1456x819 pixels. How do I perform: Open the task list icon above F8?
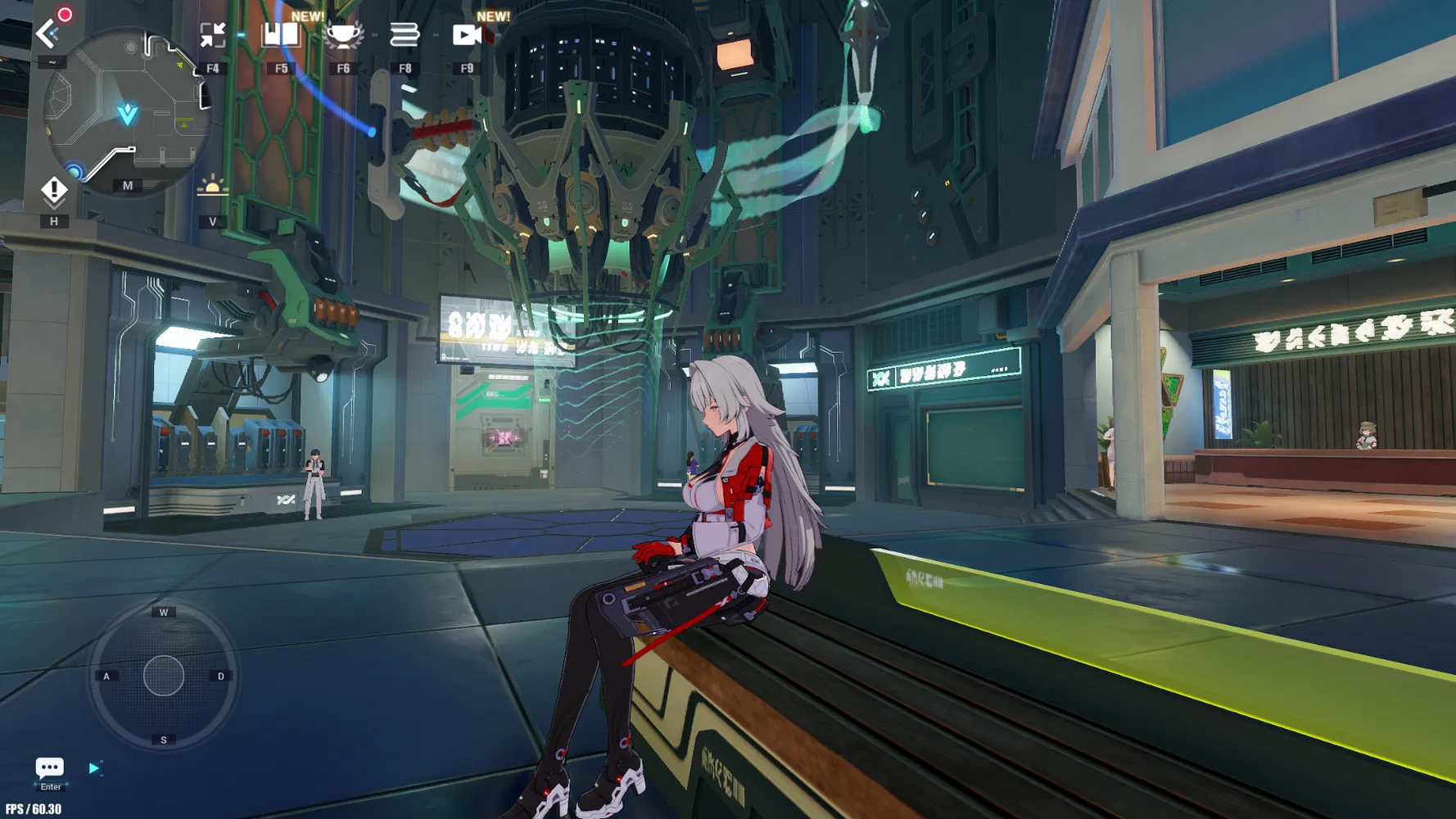tap(405, 35)
